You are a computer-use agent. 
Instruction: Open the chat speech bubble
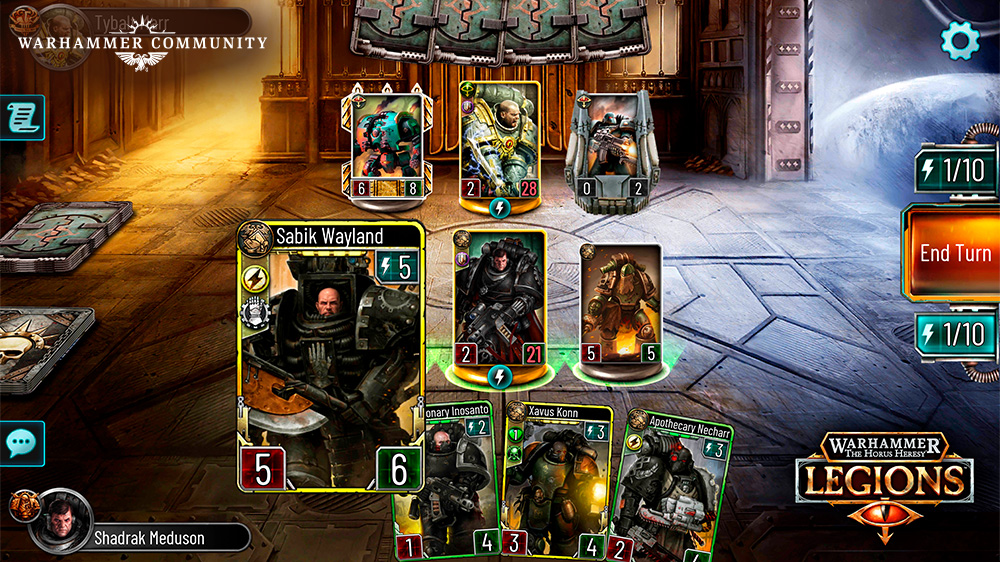point(22,443)
